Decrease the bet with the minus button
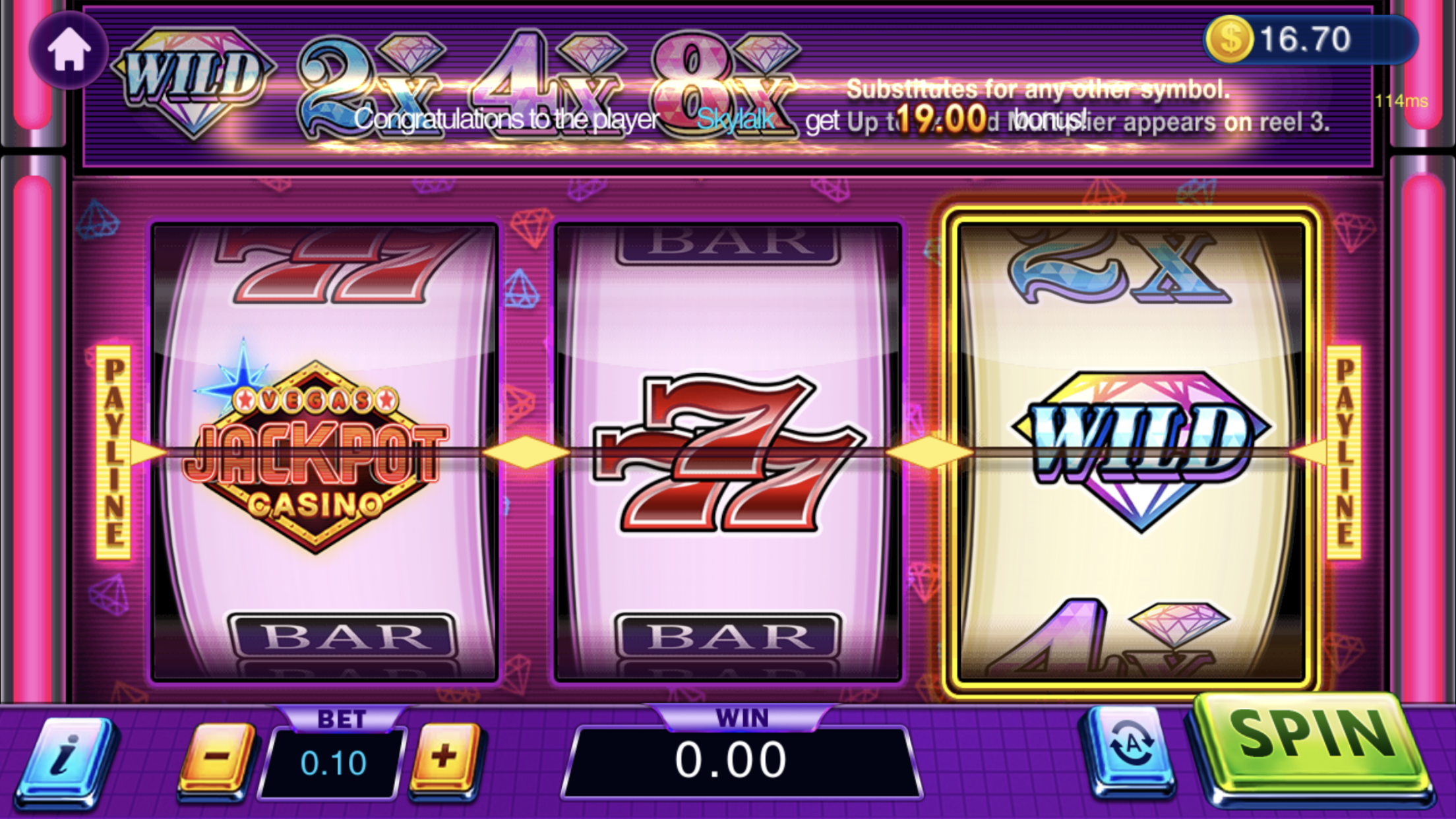This screenshot has height=819, width=1456. pos(217,757)
